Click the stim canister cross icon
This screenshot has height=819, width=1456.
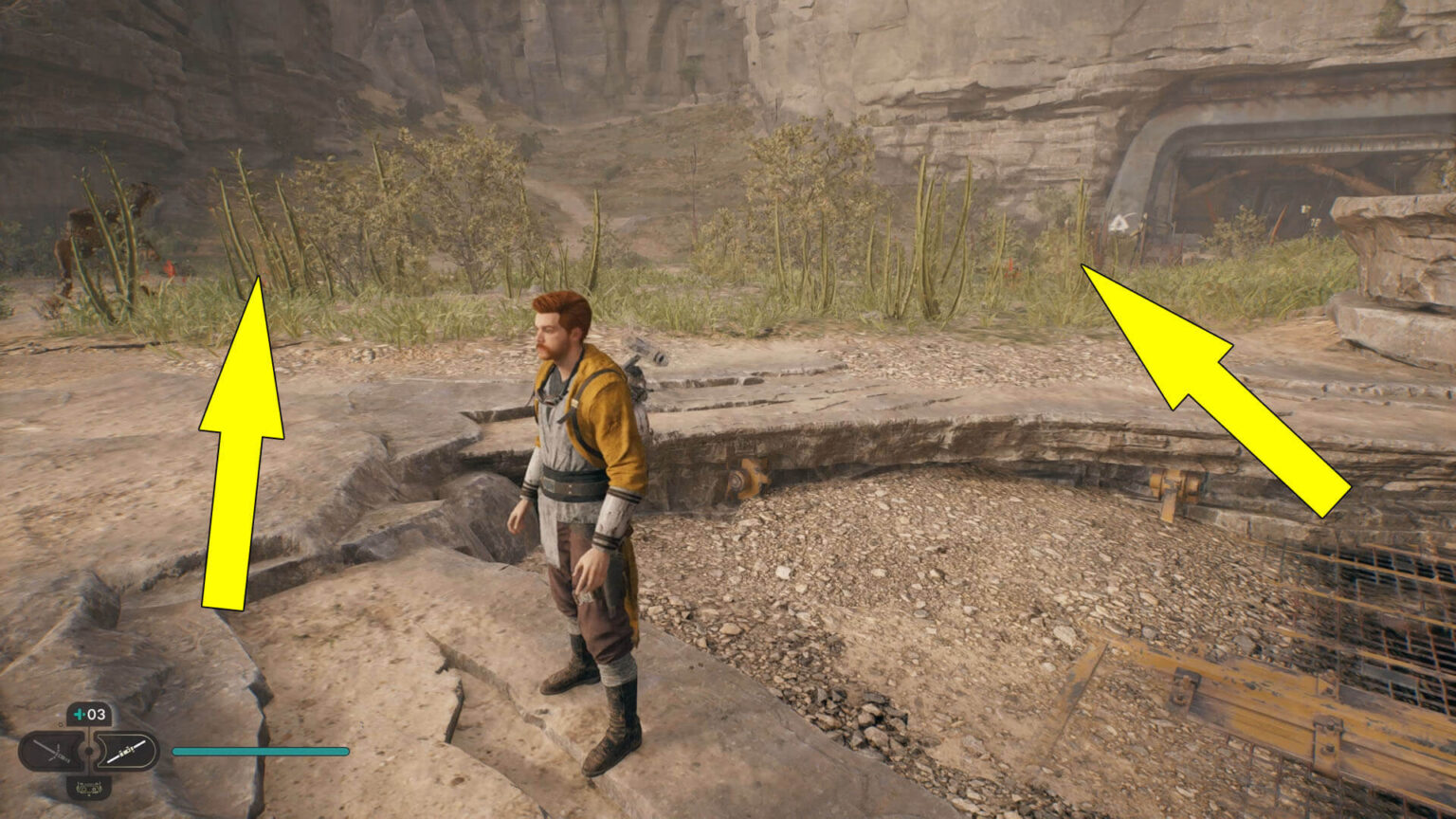point(78,714)
